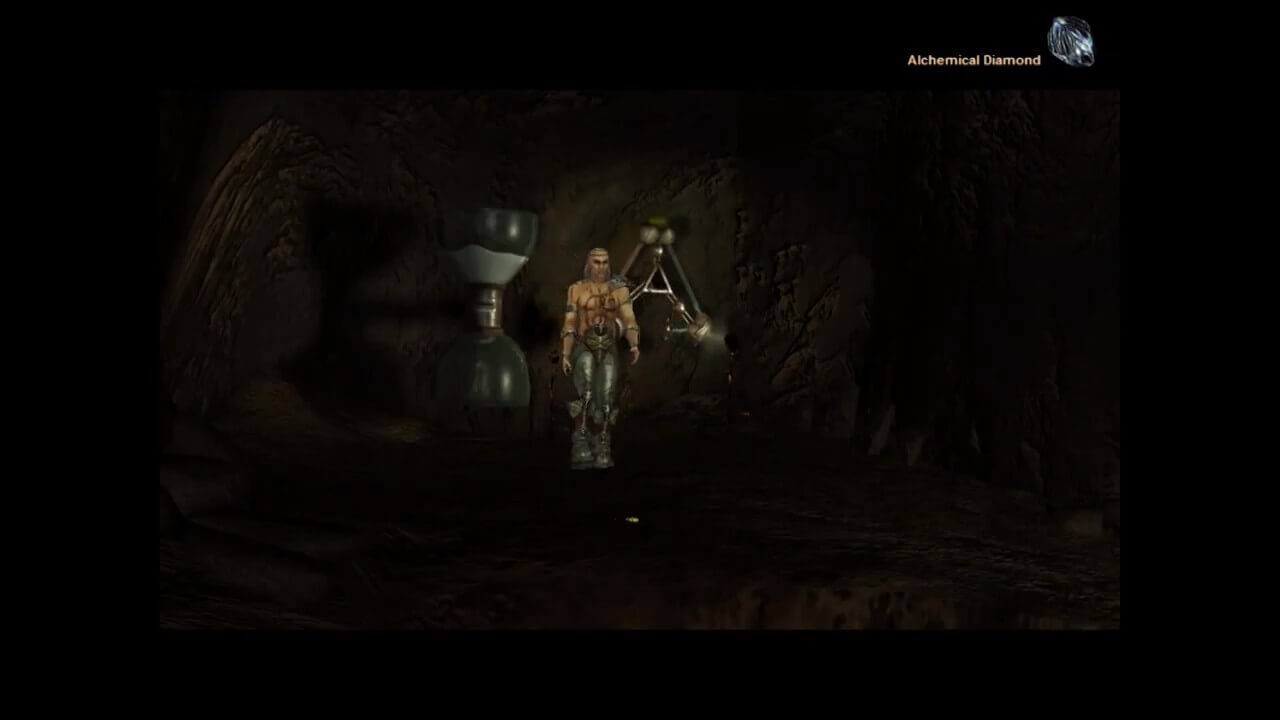Pick up the glowing item on the cave floor
Image resolution: width=1280 pixels, height=720 pixels.
(630, 518)
